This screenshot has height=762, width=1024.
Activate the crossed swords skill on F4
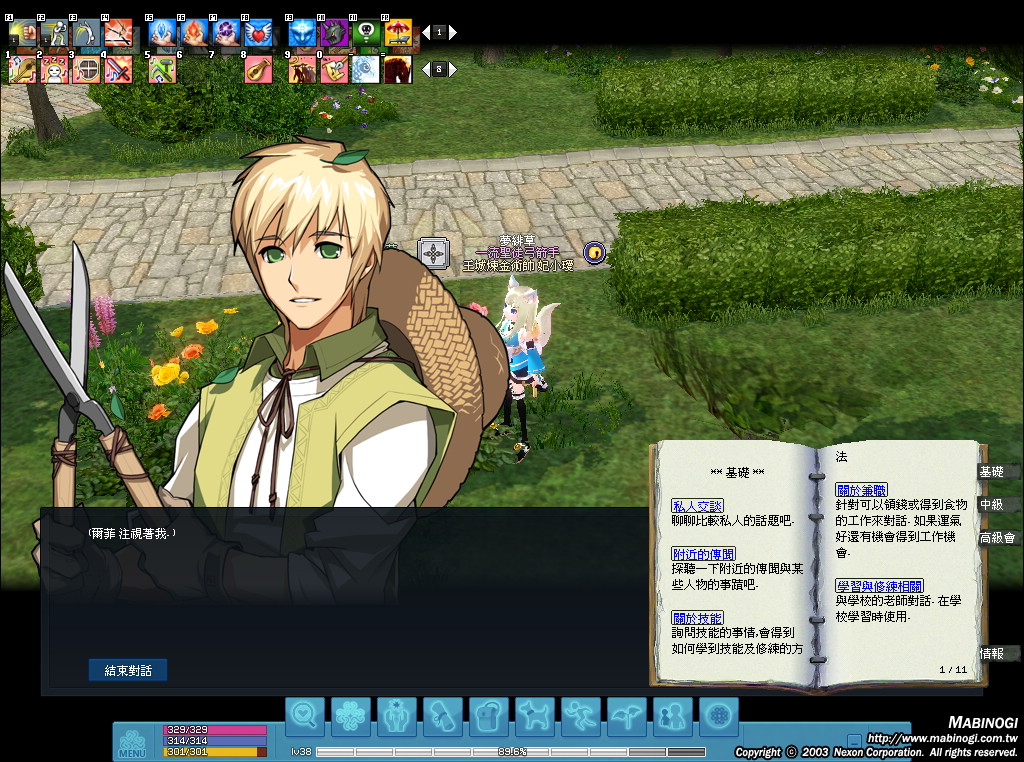click(x=118, y=33)
